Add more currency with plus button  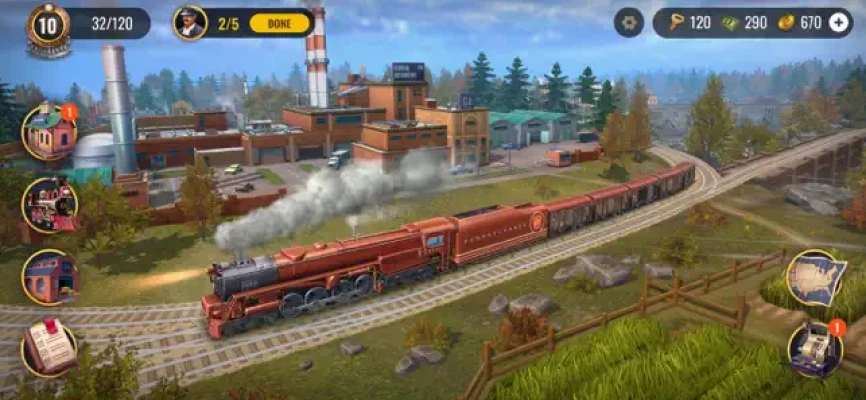coord(838,23)
